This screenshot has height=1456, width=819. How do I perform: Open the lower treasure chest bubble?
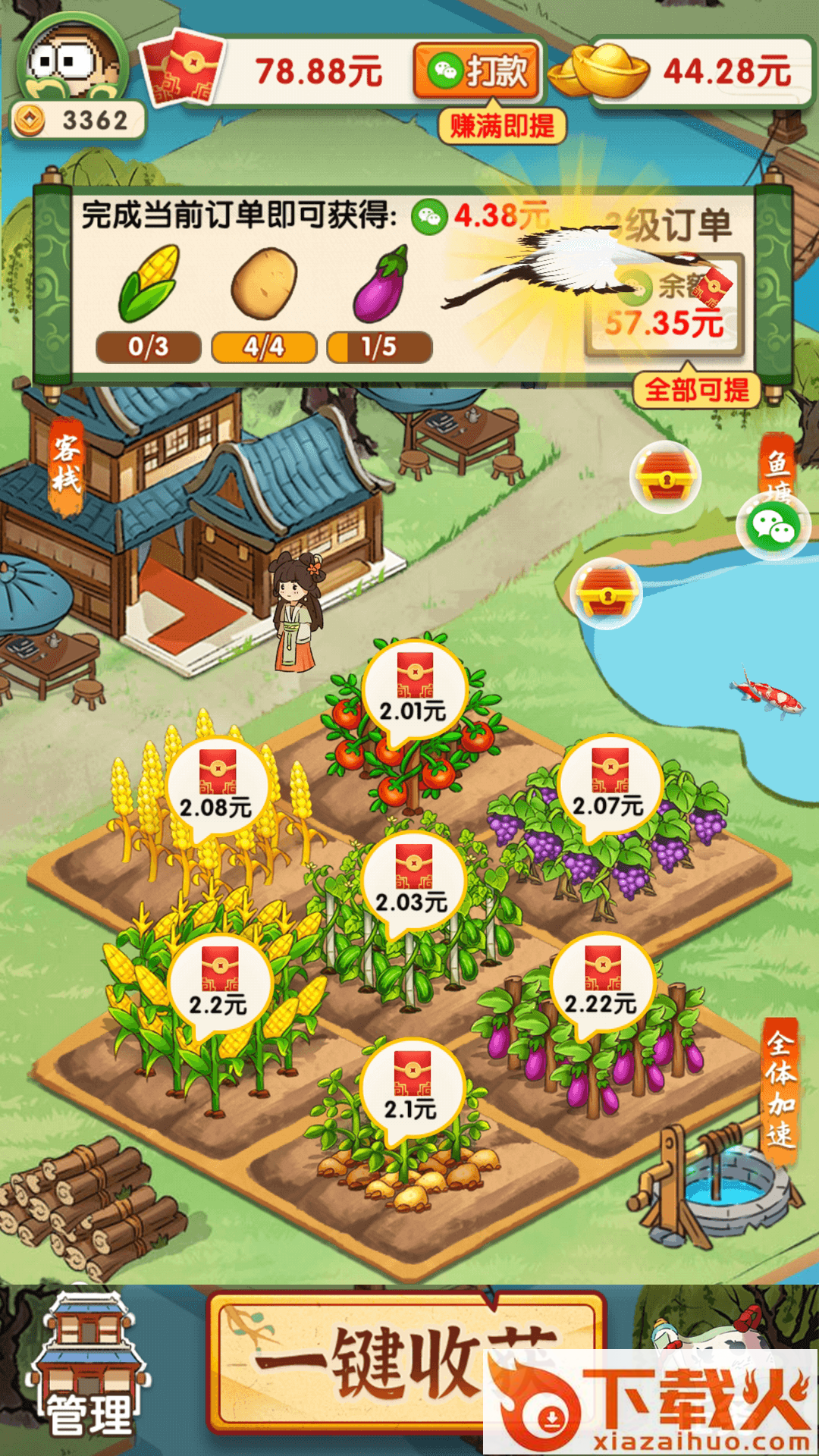tap(607, 592)
